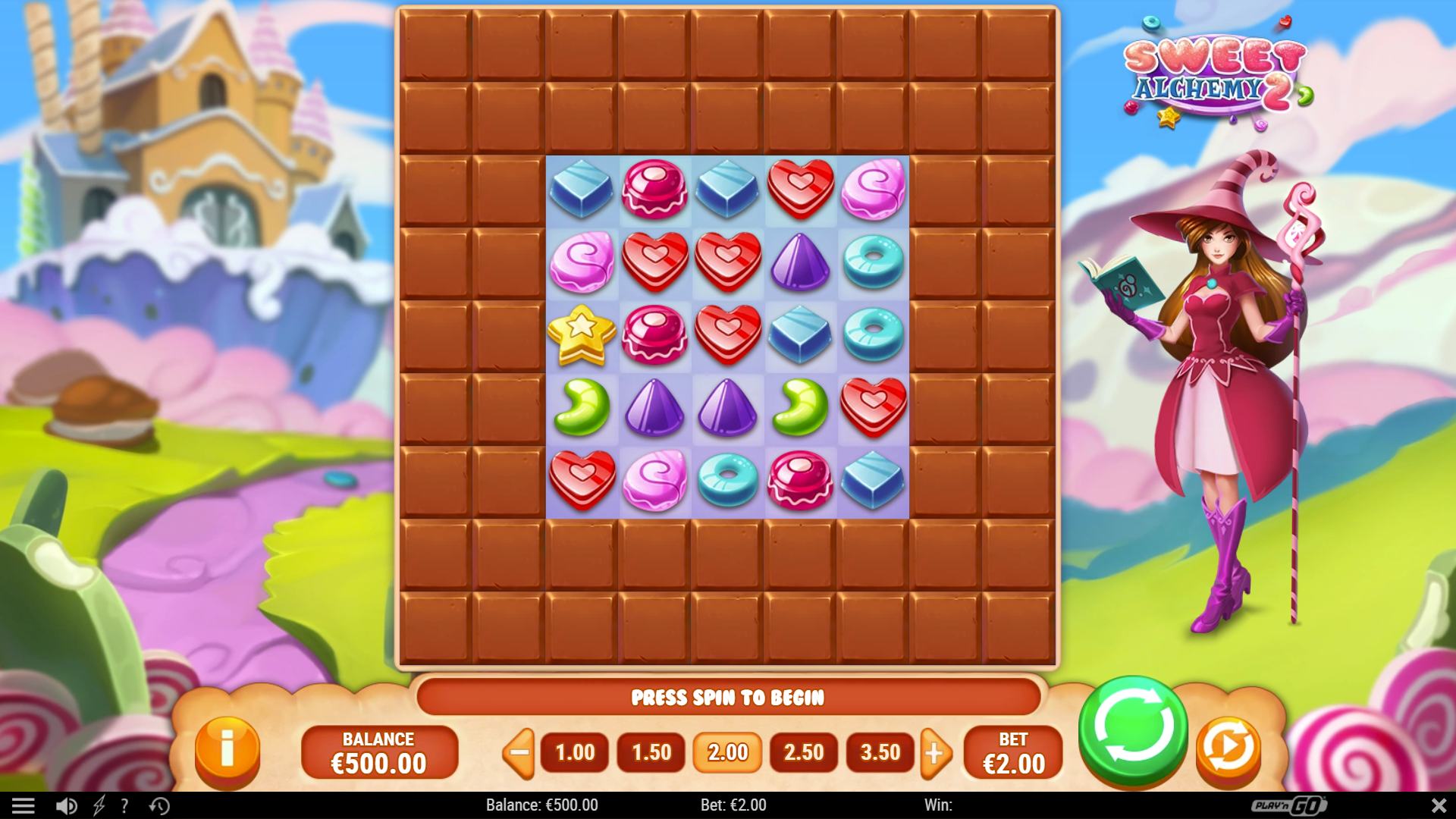Viewport: 1456px width, 819px height.
Task: Click the golden star candy symbol
Action: (x=582, y=335)
